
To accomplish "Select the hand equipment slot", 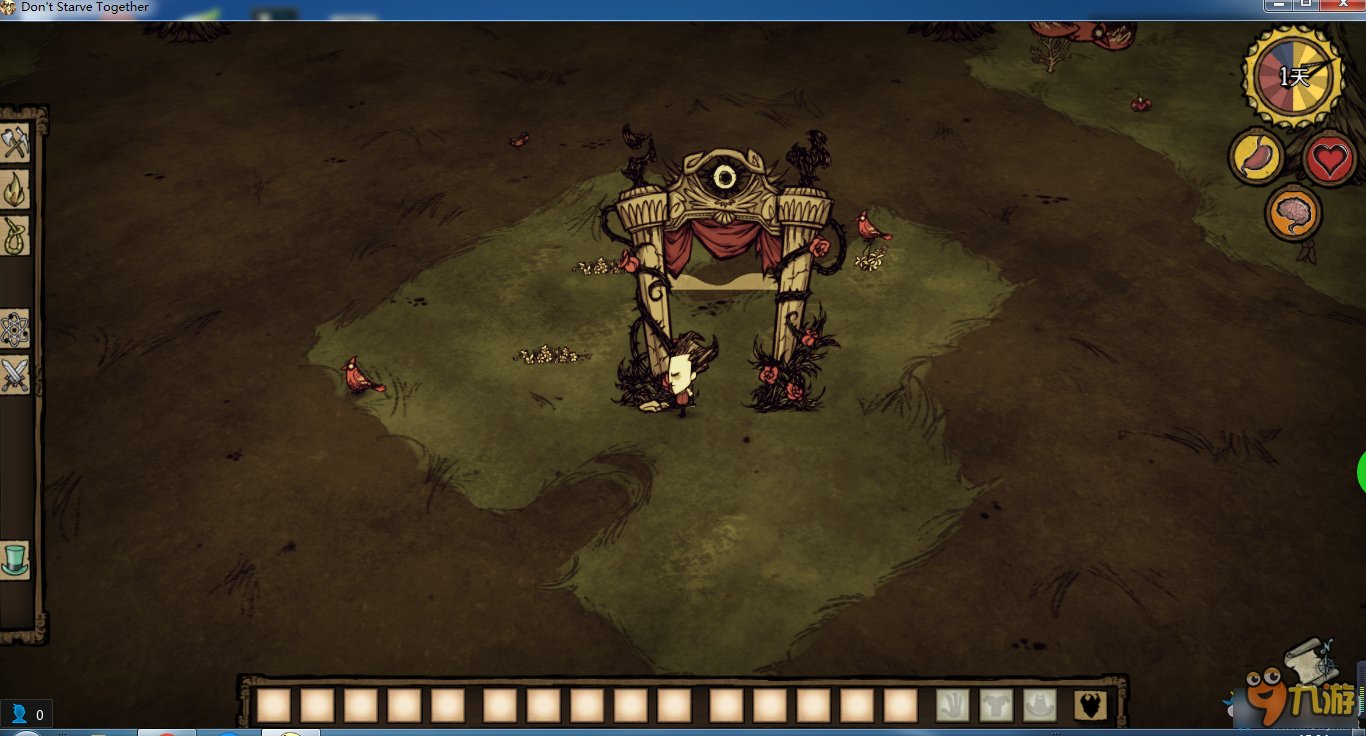I will click(953, 706).
